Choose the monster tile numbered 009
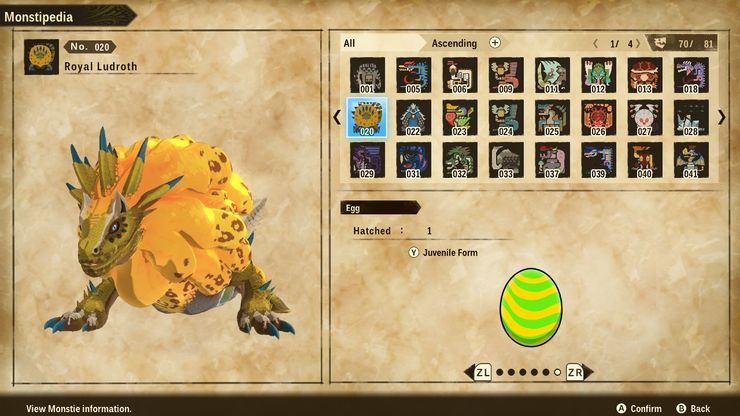 pyautogui.click(x=505, y=75)
